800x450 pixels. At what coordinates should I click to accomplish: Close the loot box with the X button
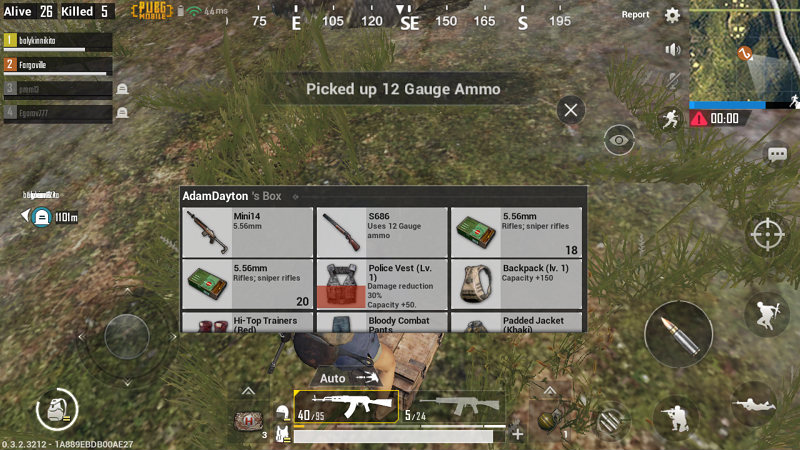point(571,109)
